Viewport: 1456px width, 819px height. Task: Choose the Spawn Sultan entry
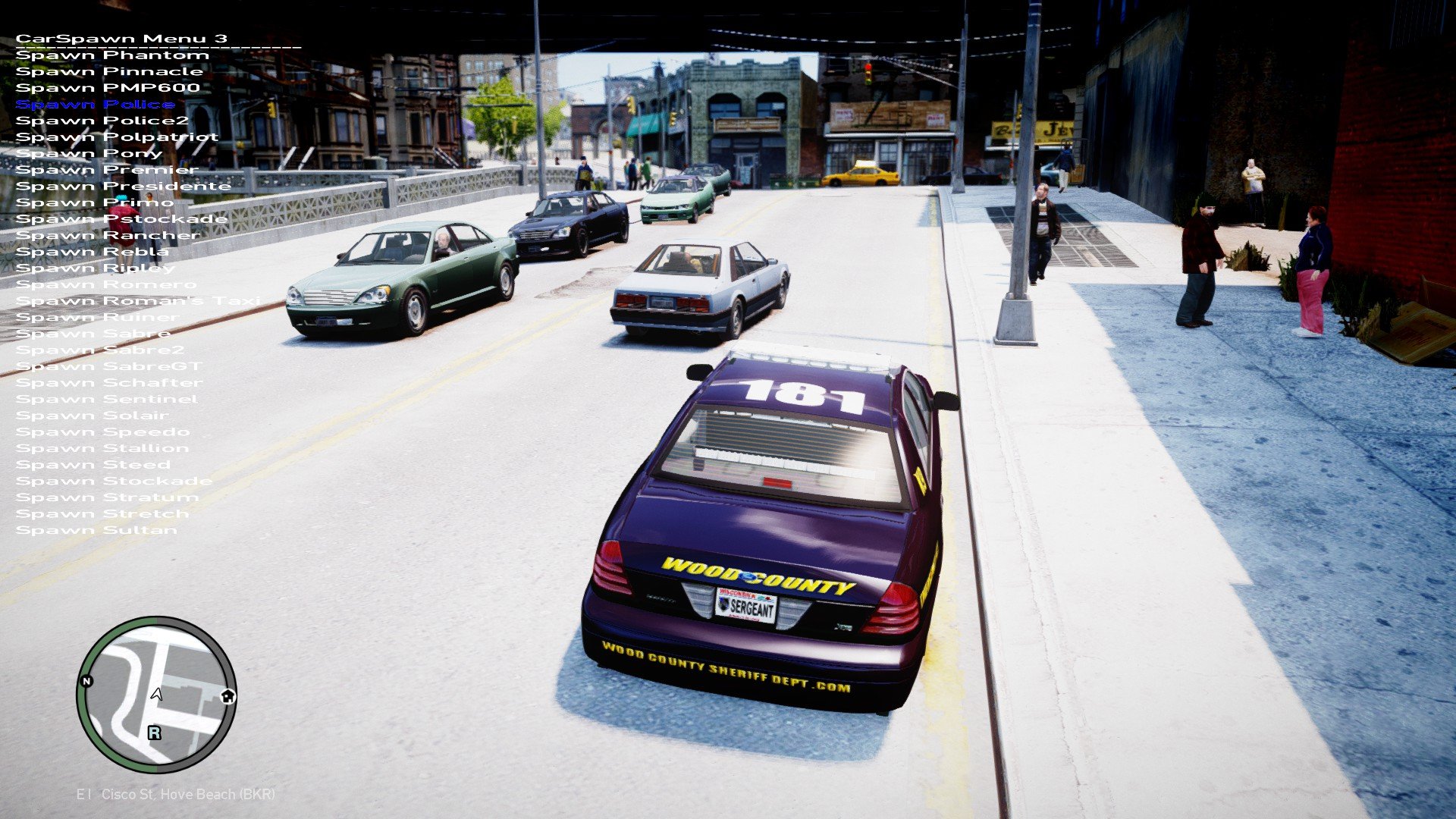[x=96, y=531]
